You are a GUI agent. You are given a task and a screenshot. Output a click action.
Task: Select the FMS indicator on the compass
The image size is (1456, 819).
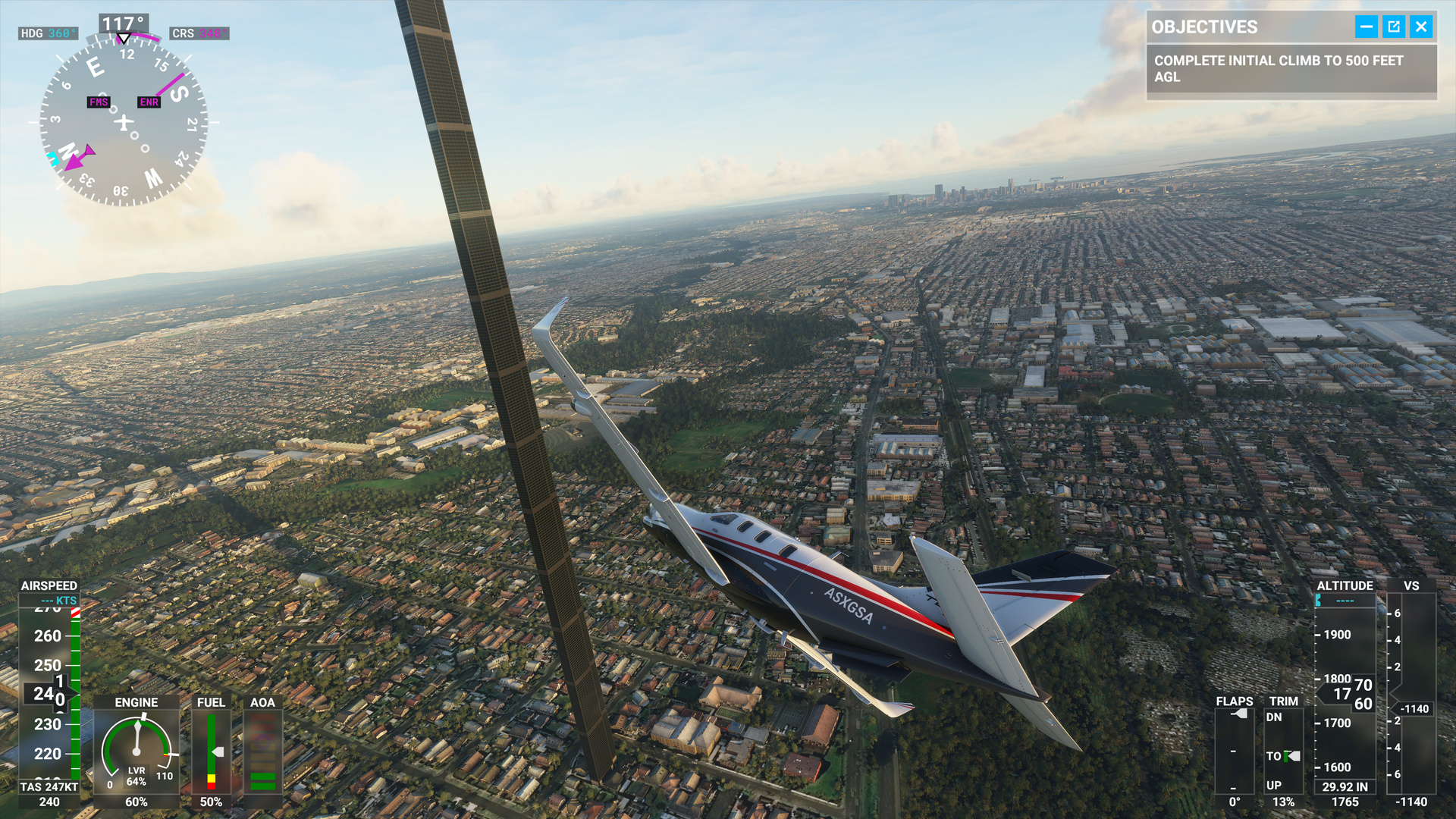click(x=98, y=102)
